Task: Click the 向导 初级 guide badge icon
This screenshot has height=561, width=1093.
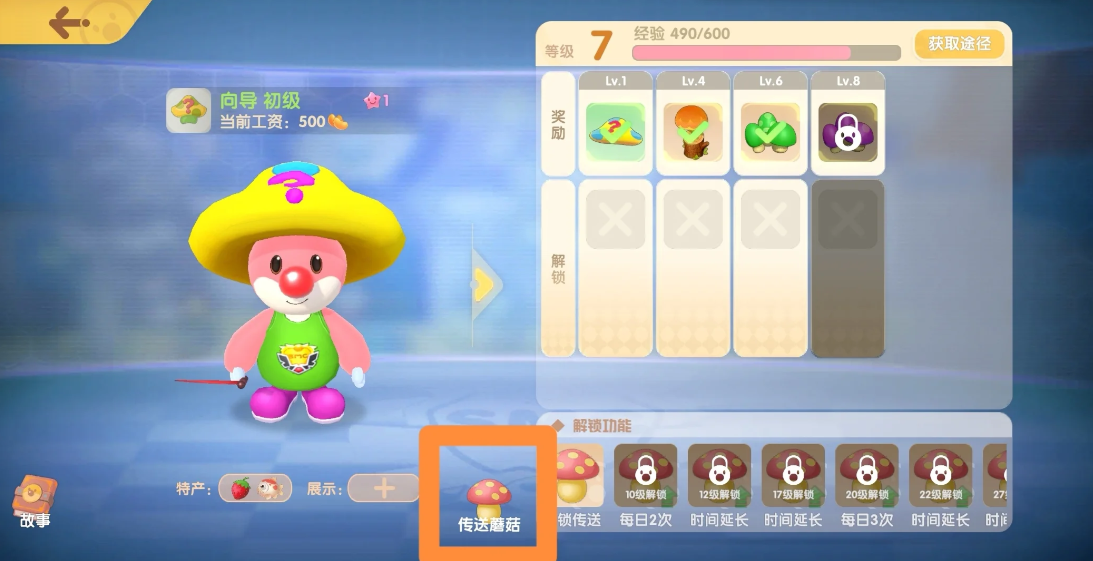Action: (x=188, y=110)
